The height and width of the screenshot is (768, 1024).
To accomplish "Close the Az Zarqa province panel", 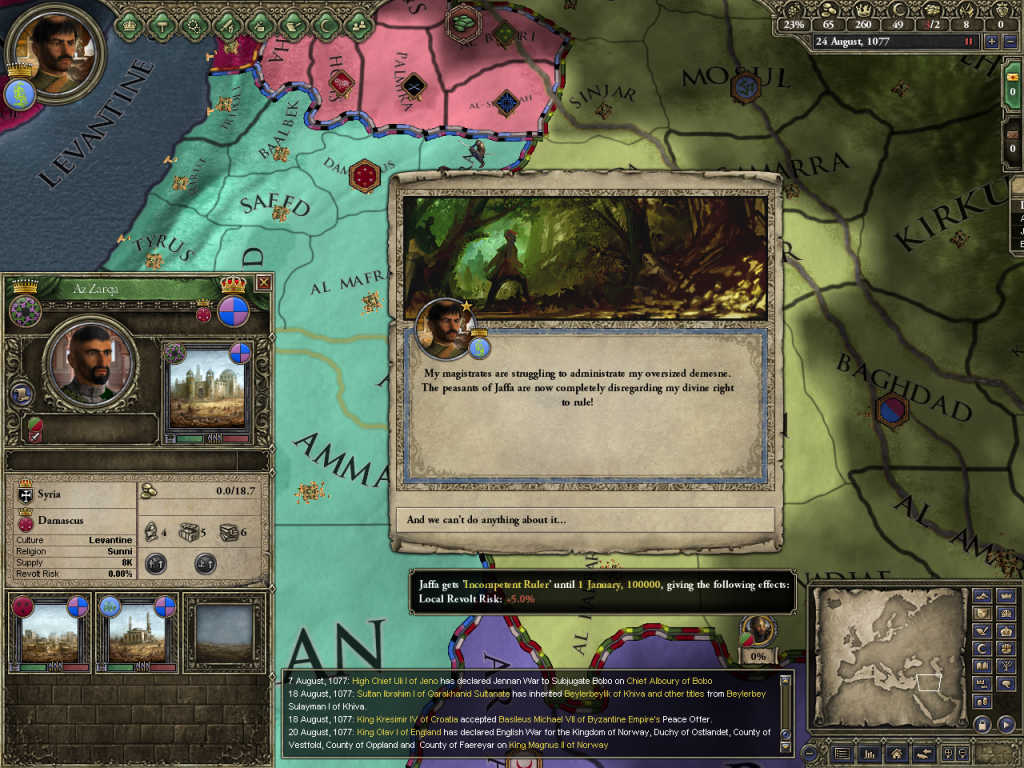I will pos(263,283).
